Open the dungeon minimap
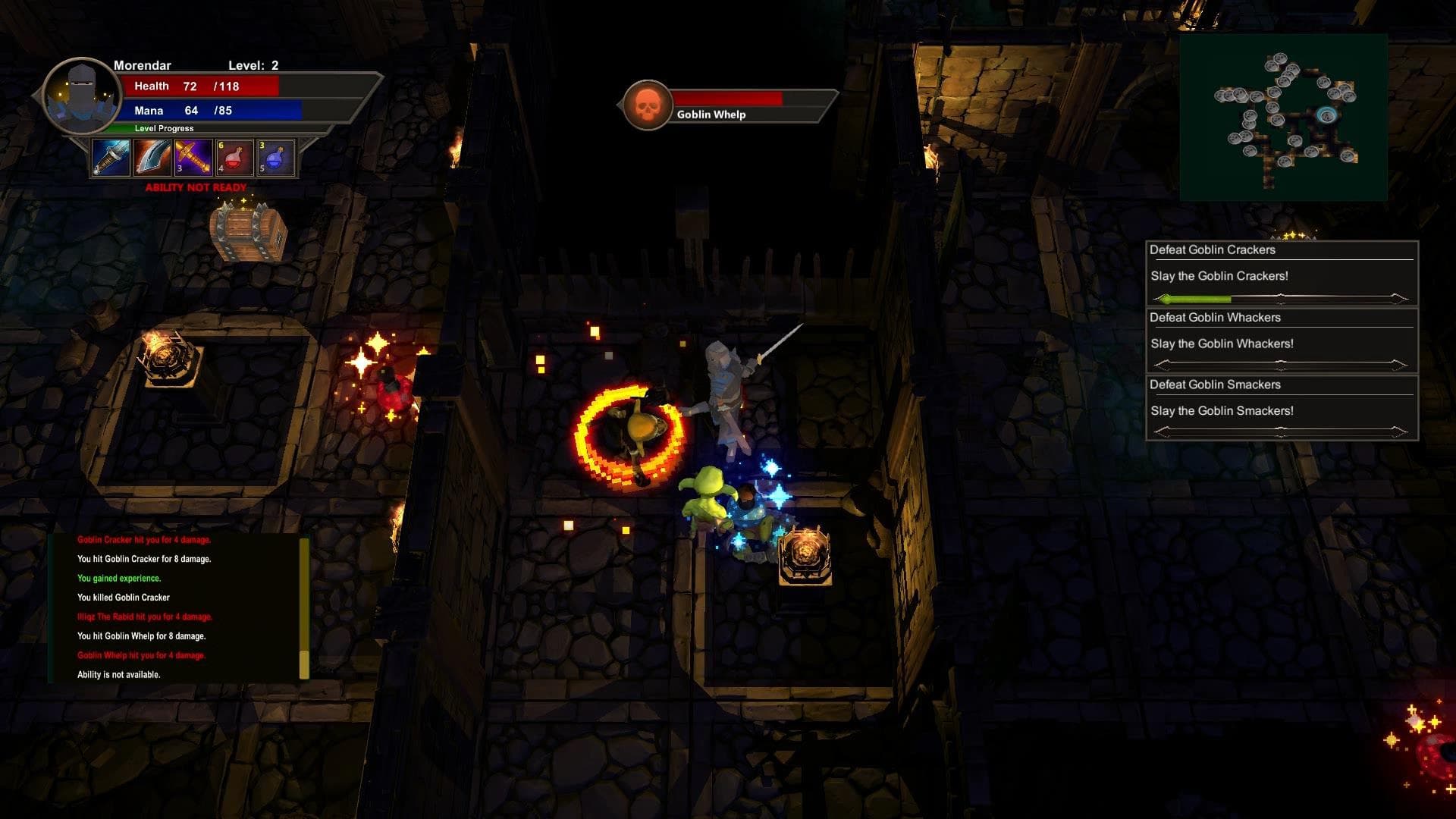 click(1283, 117)
